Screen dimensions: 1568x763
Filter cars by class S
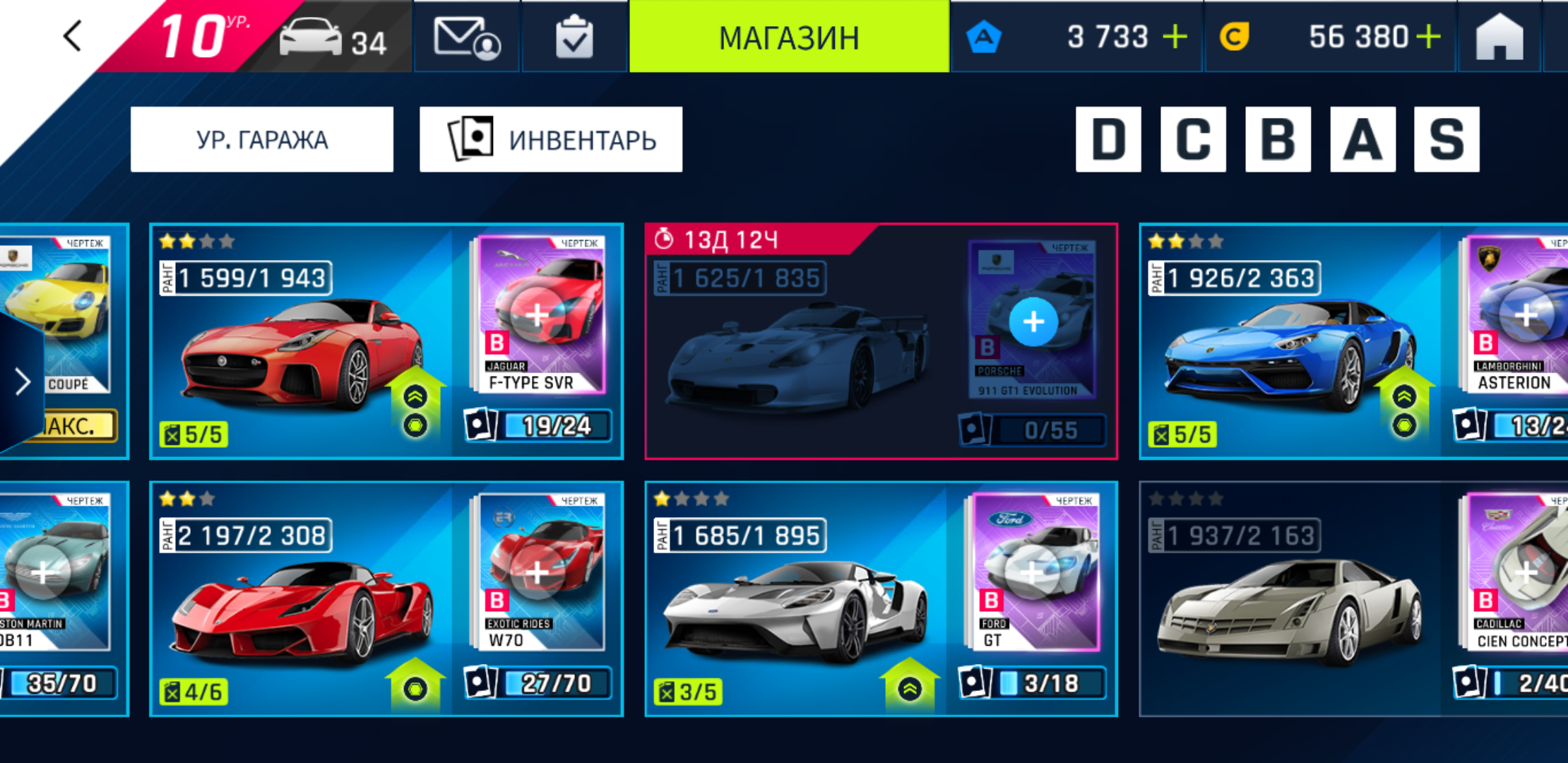[1447, 140]
